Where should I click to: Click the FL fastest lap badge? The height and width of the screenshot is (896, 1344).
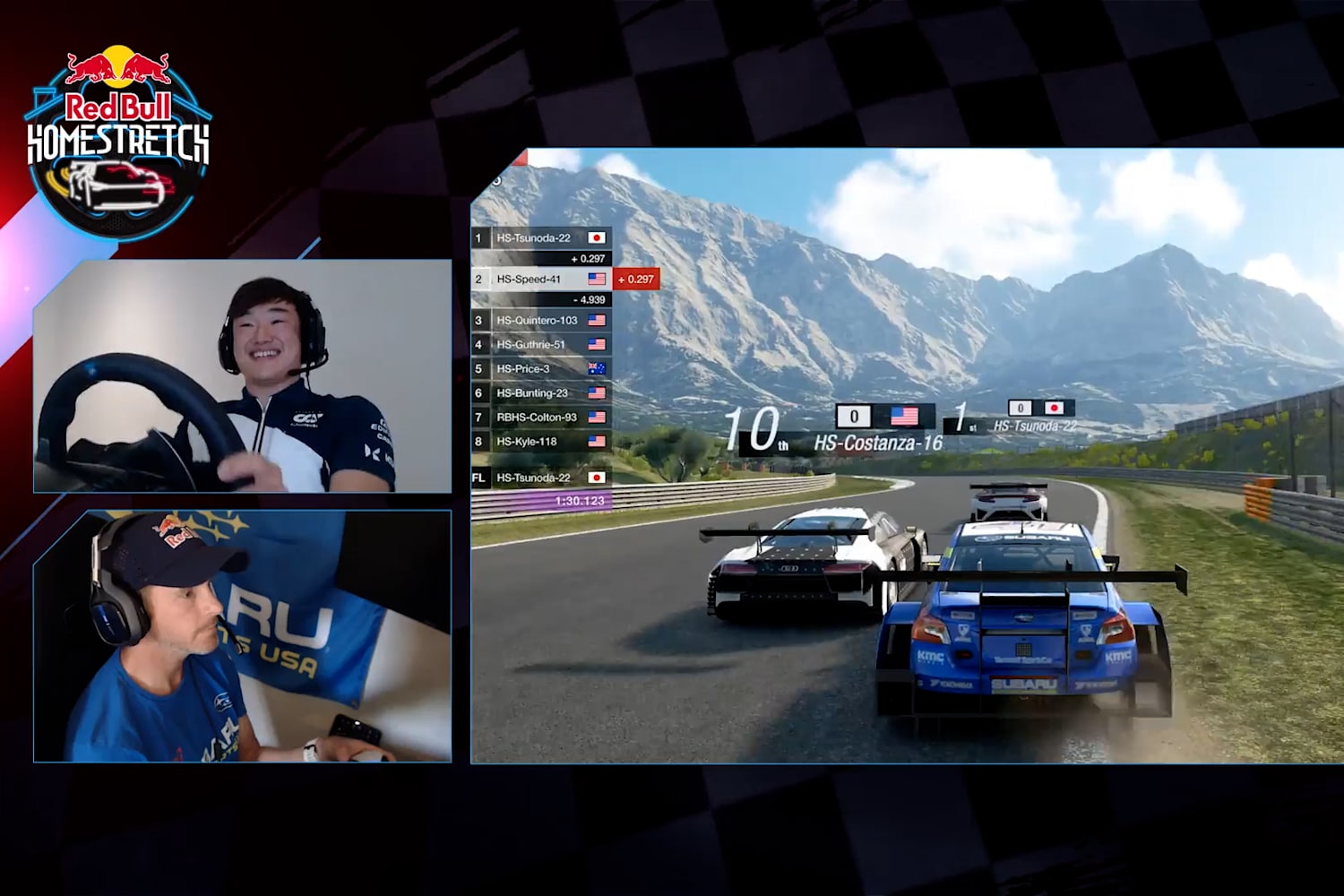tap(479, 477)
